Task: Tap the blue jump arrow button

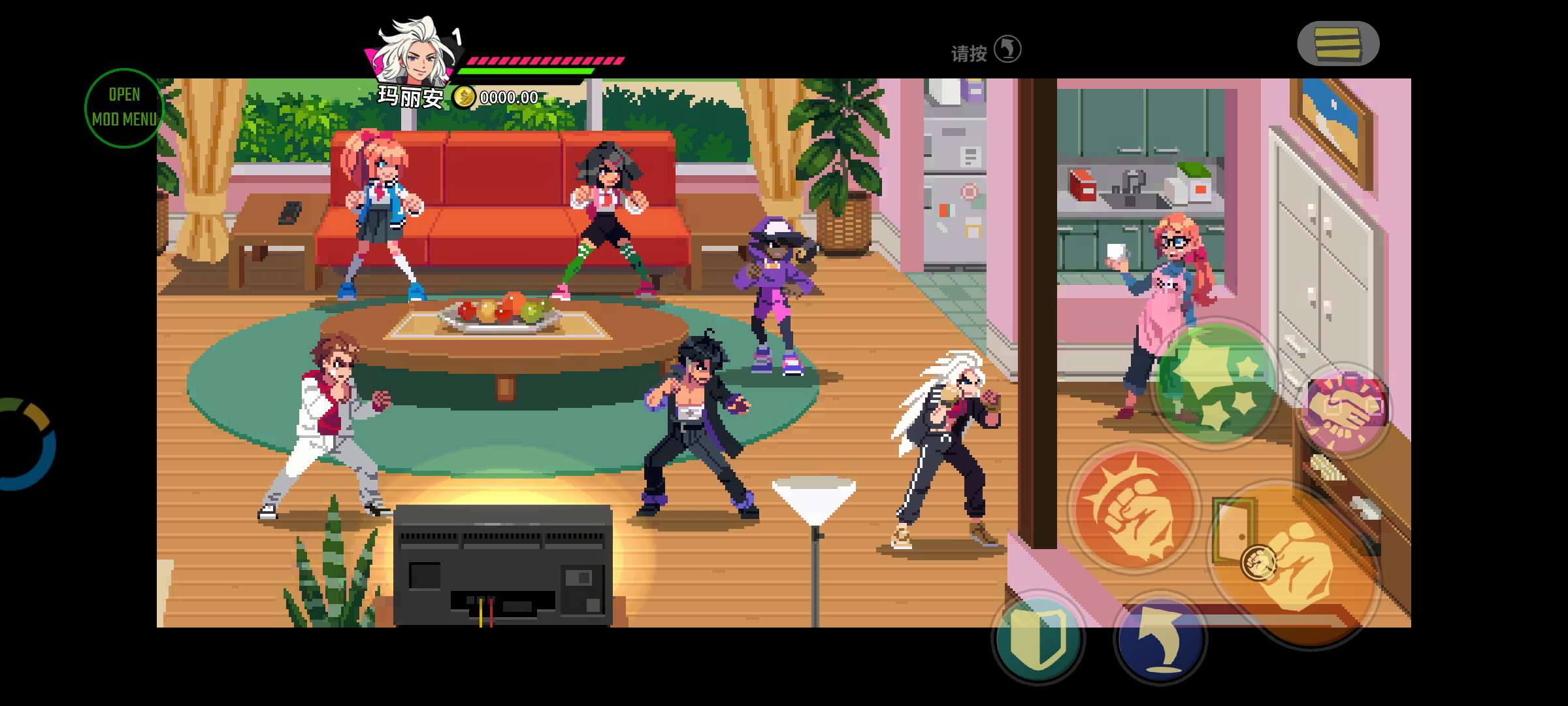Action: pos(1160,639)
